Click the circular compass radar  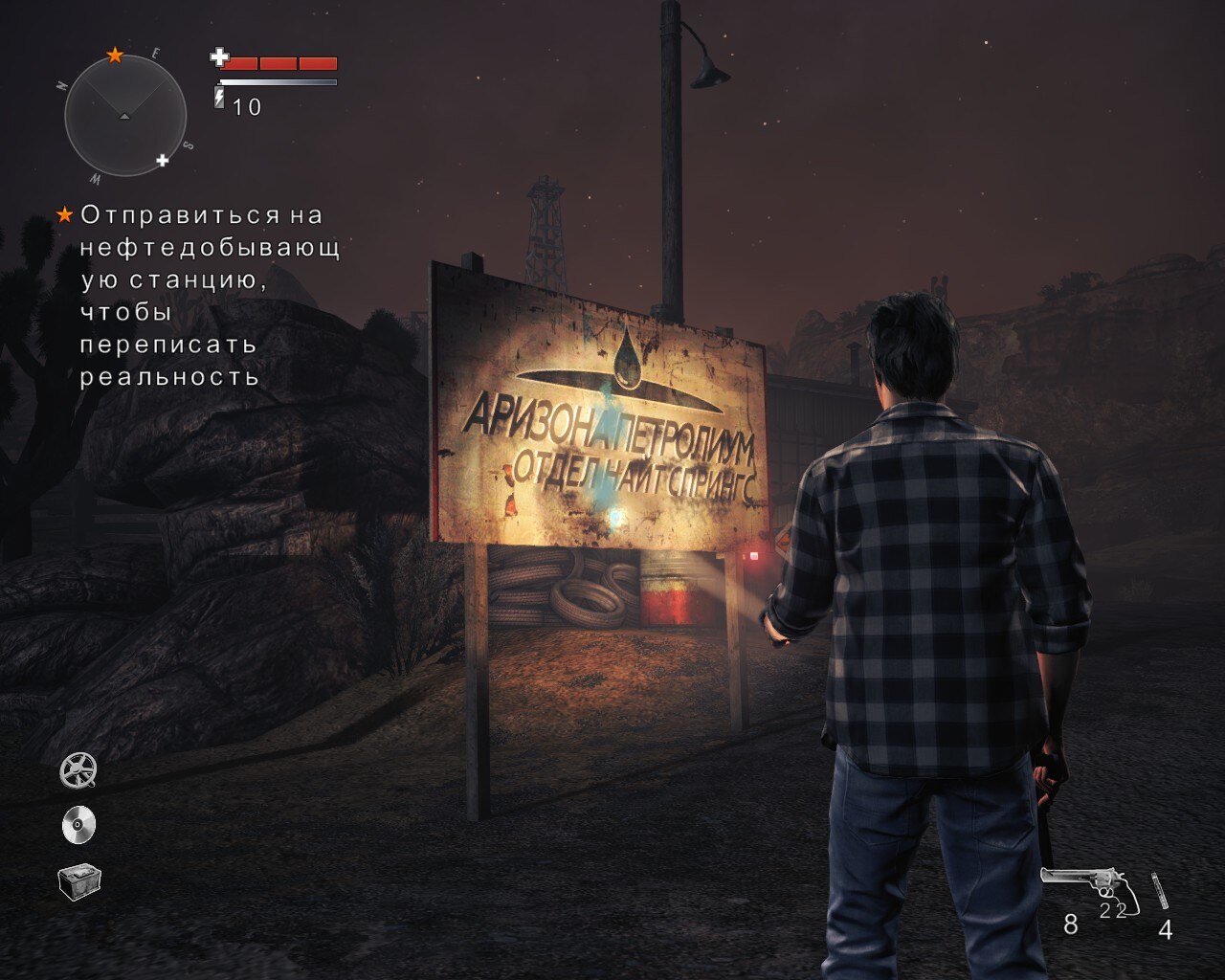(124, 116)
